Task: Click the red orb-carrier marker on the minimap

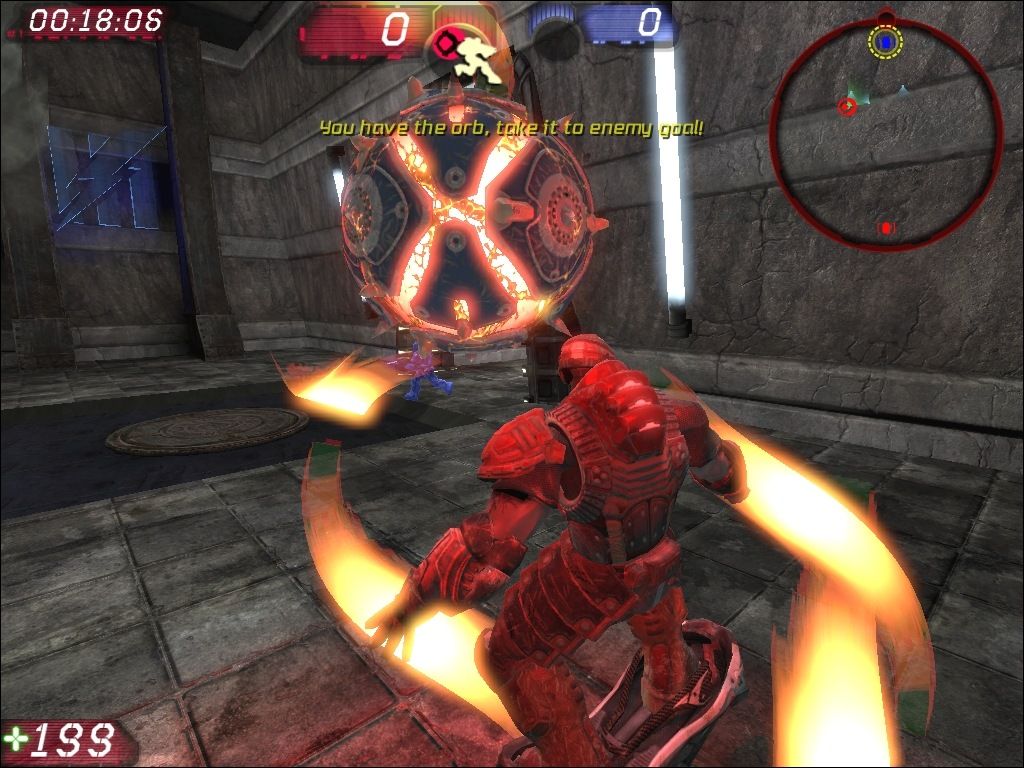Action: coord(847,104)
